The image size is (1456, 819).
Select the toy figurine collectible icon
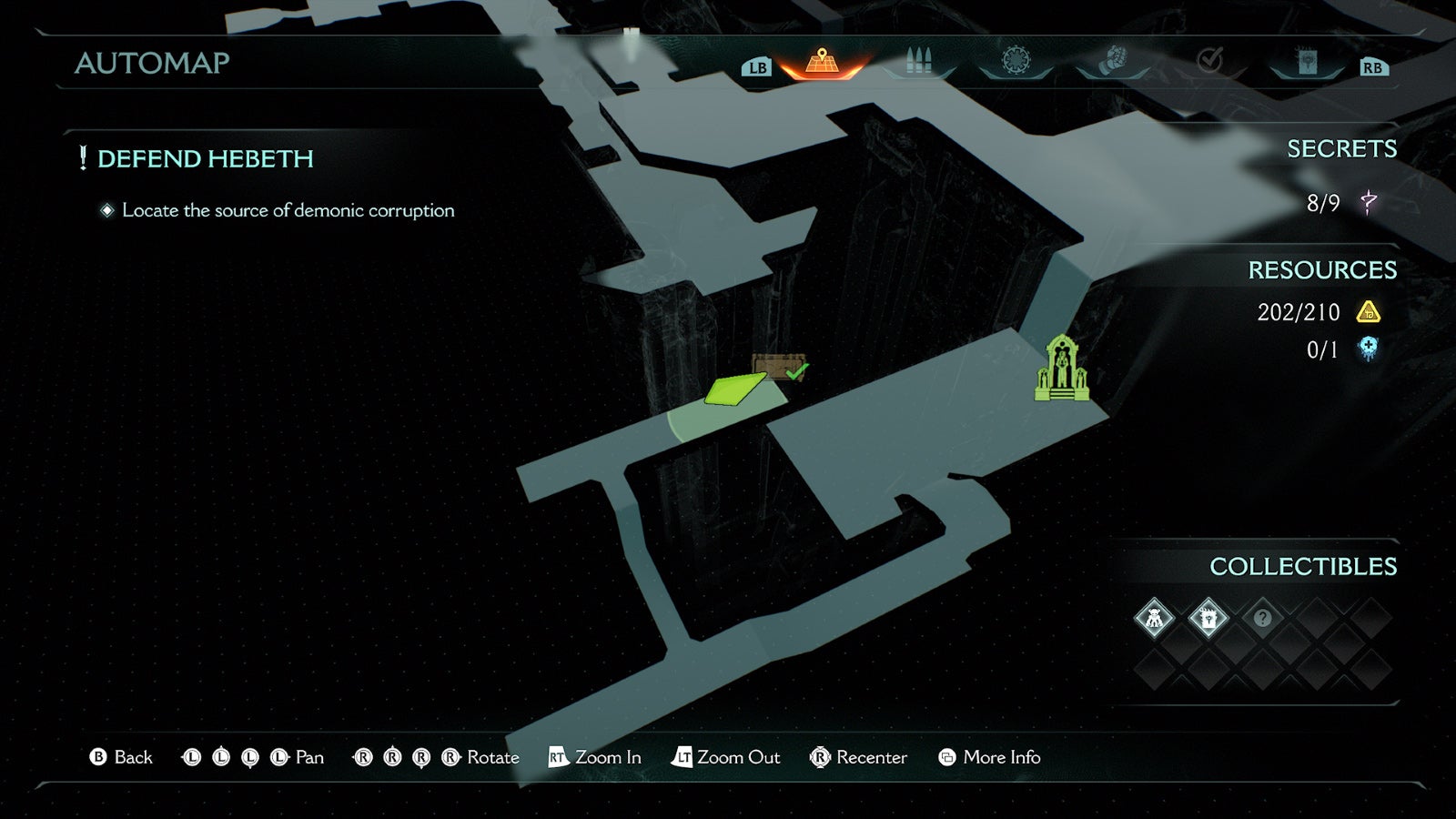coord(1157,617)
